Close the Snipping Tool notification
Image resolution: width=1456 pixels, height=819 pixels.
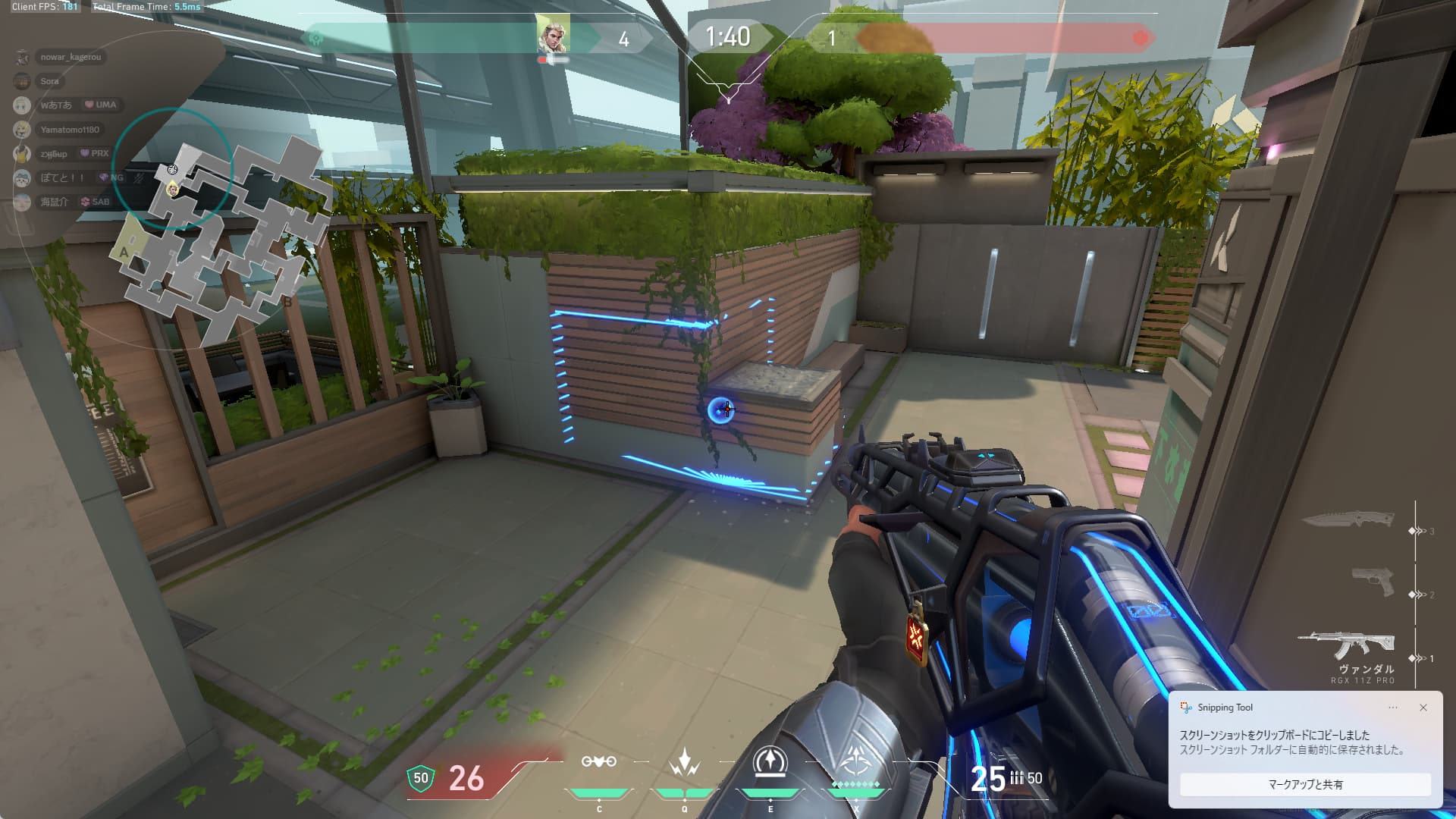[x=1423, y=708]
